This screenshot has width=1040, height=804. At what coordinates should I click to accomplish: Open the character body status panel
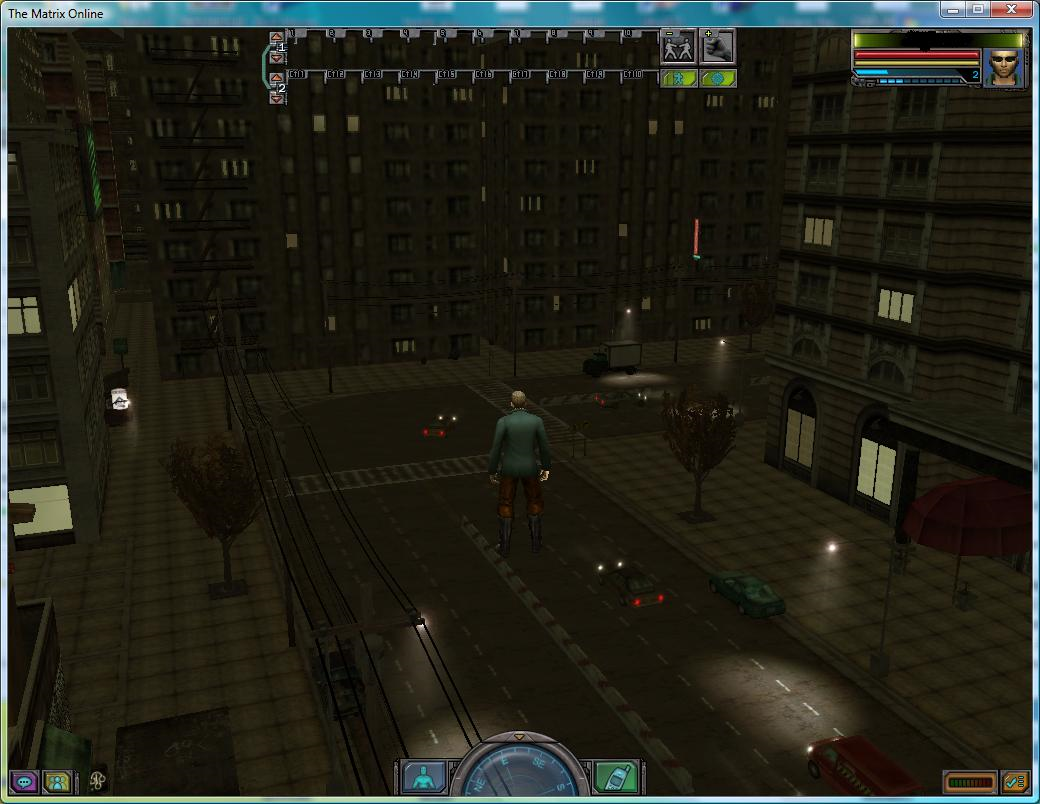424,777
